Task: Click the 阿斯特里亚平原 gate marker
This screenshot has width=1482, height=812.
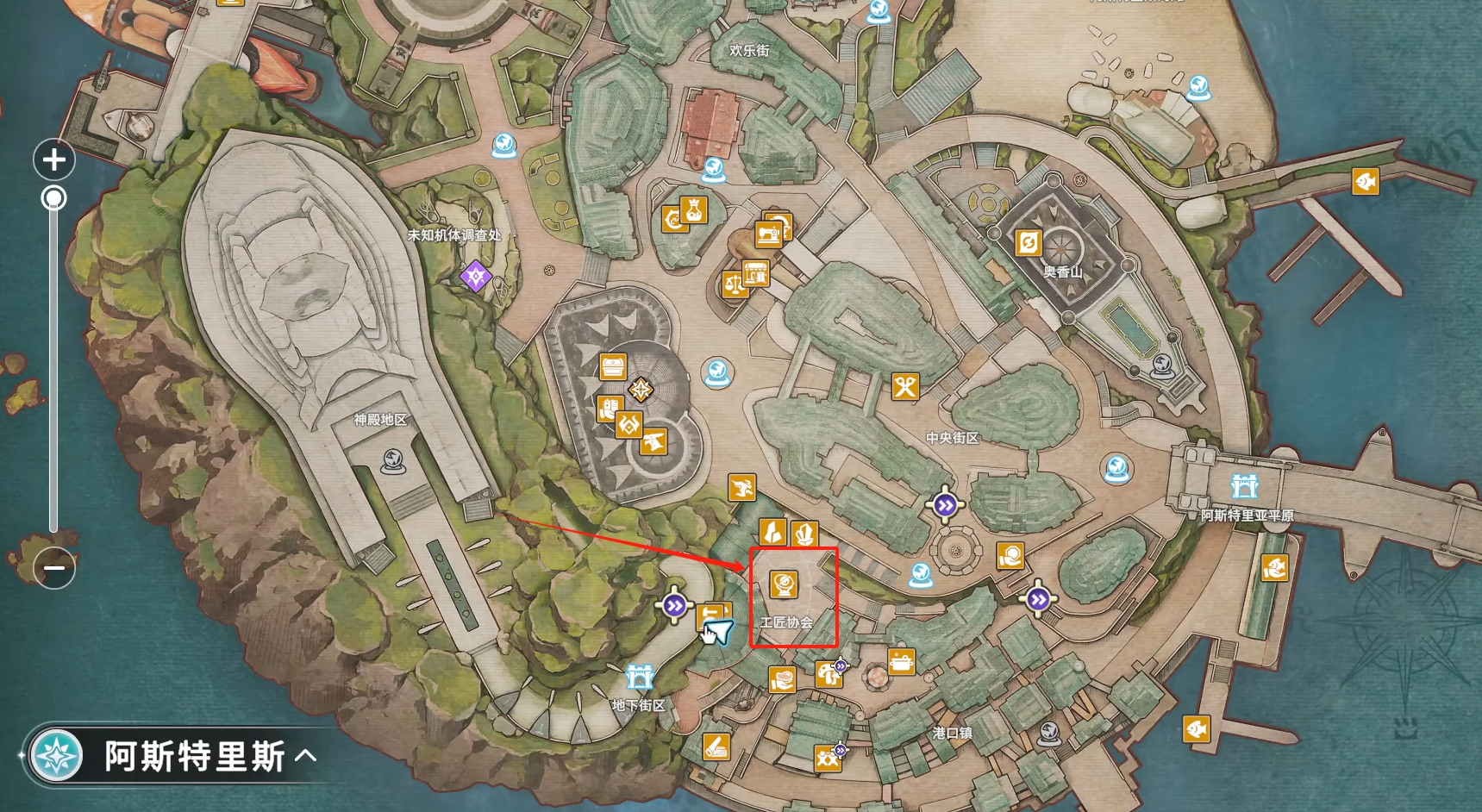Action: click(x=1244, y=486)
